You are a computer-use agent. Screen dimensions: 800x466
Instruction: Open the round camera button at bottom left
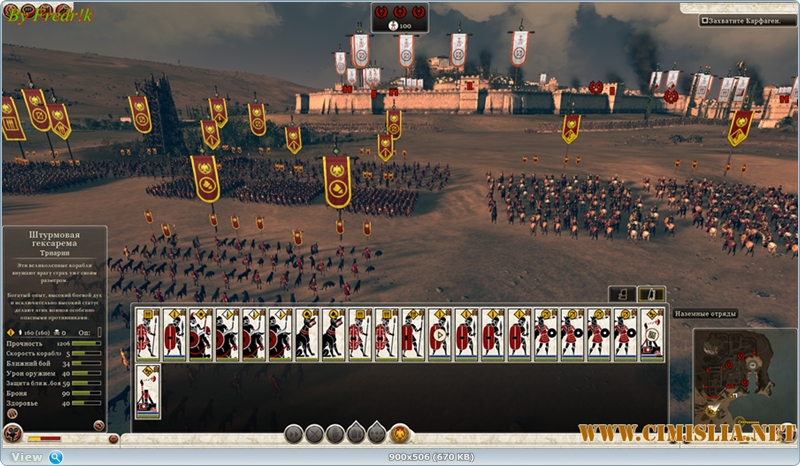(12, 434)
